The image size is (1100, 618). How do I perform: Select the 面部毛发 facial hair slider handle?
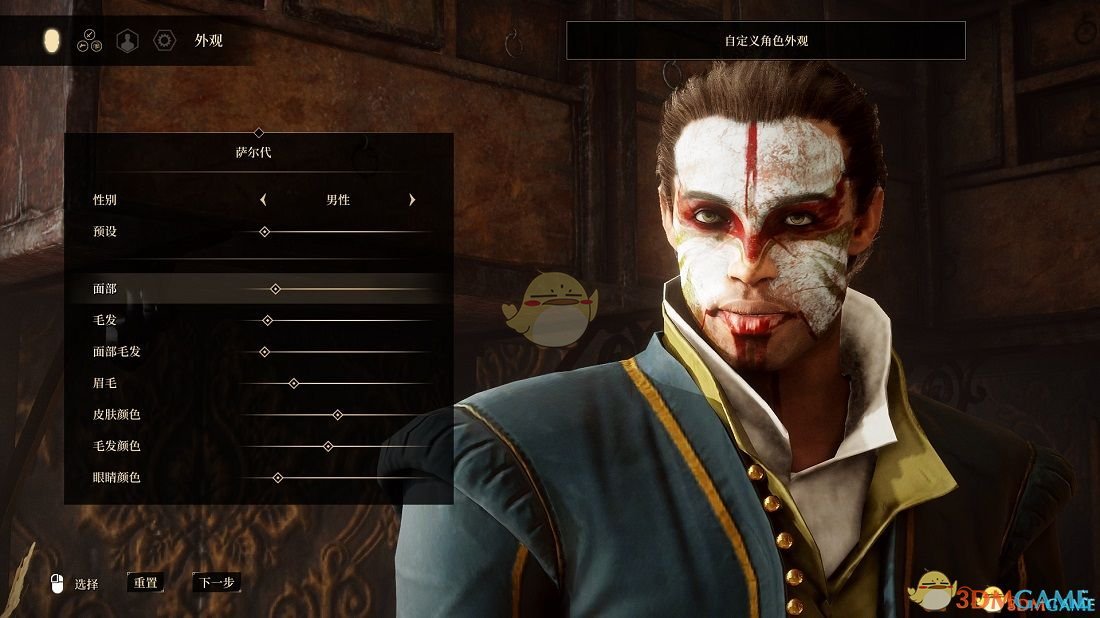(x=265, y=352)
